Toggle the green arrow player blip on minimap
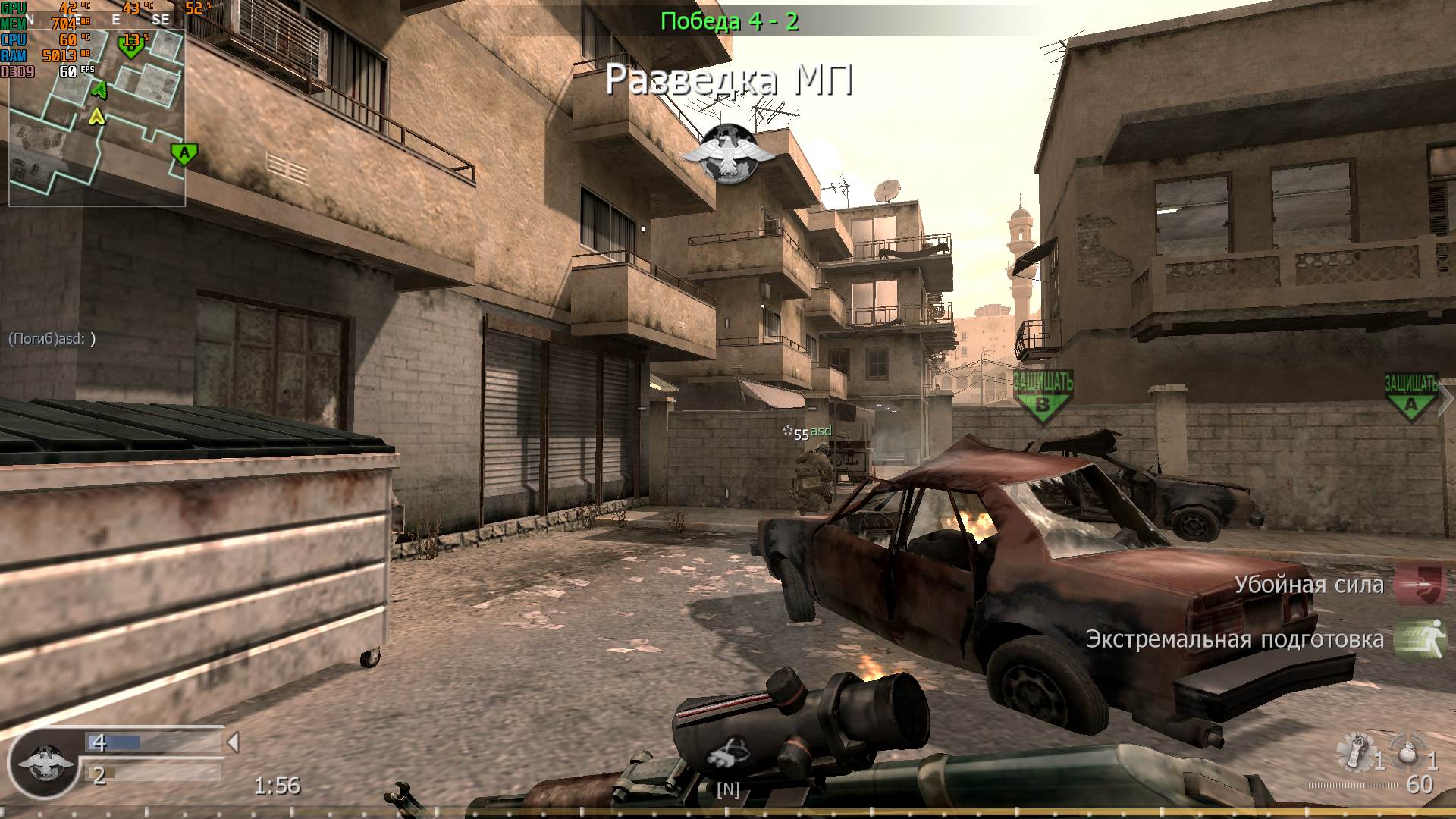This screenshot has width=1456, height=819. [x=99, y=90]
